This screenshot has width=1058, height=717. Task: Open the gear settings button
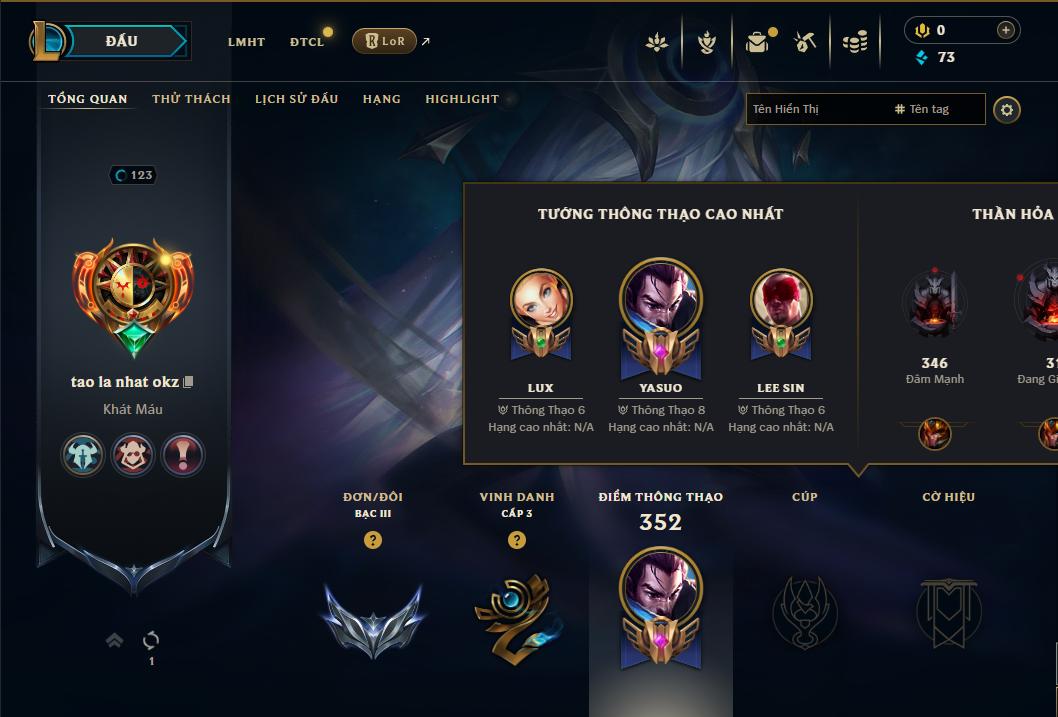pyautogui.click(x=1007, y=109)
